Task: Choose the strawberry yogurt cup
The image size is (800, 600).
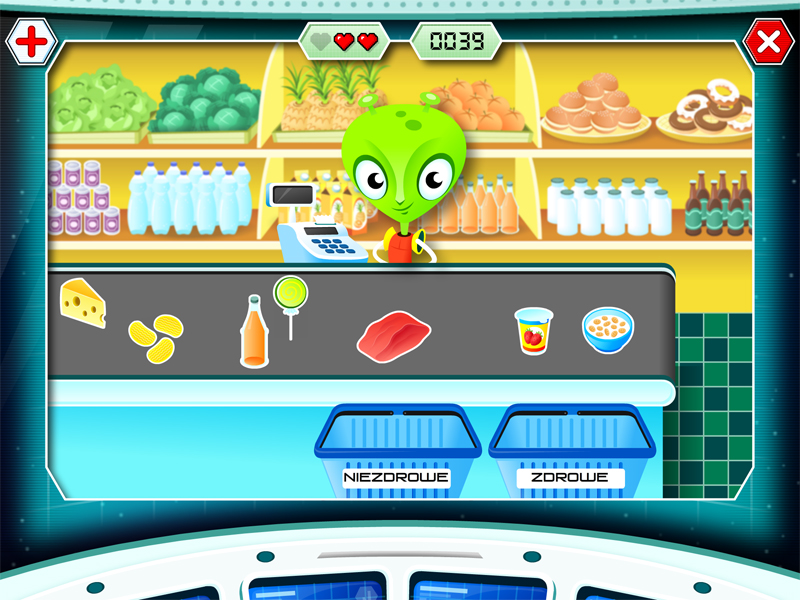Action: click(x=533, y=331)
